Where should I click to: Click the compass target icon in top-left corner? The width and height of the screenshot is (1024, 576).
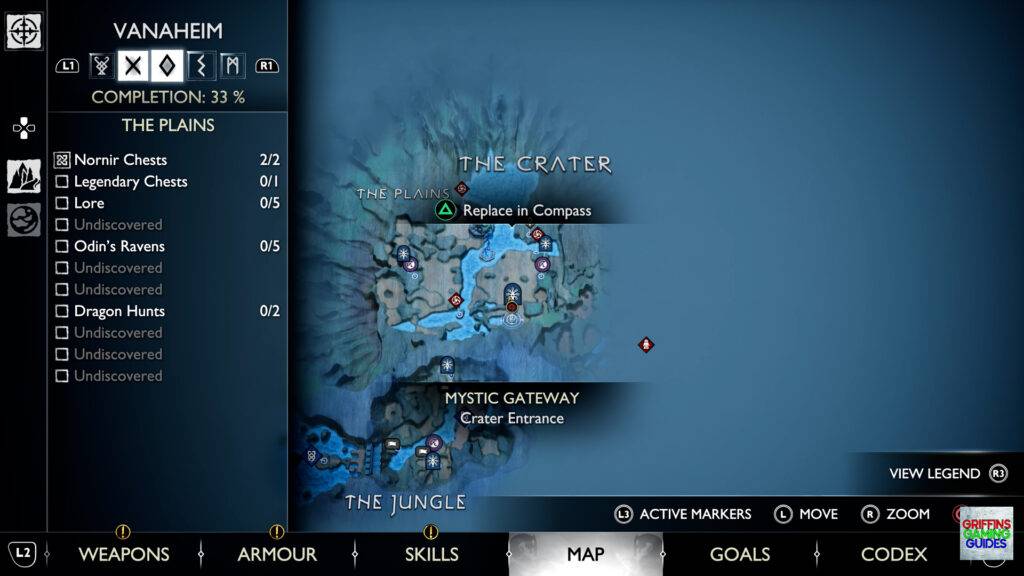click(x=24, y=31)
